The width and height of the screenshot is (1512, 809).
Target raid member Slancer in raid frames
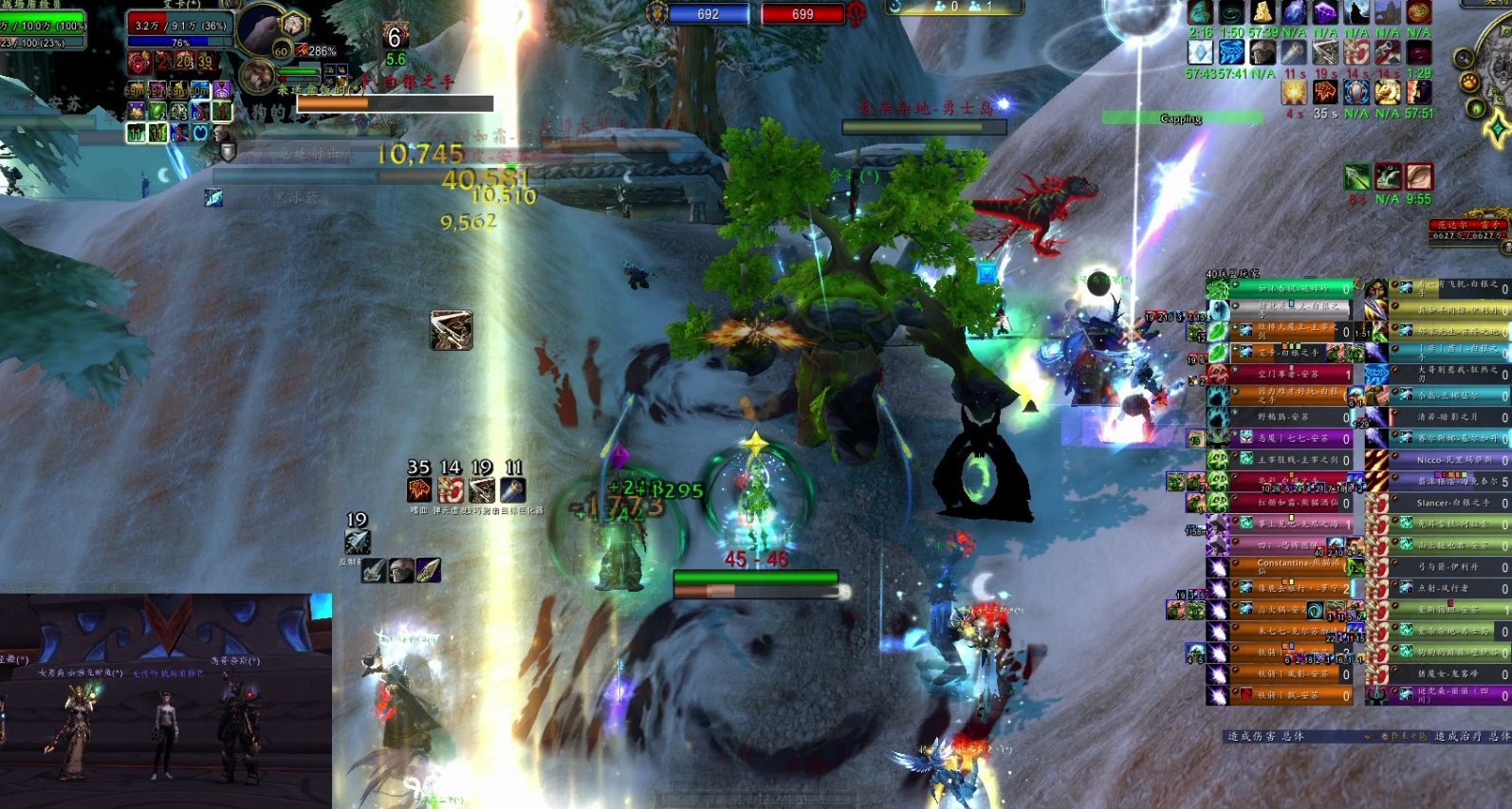coord(1448,503)
